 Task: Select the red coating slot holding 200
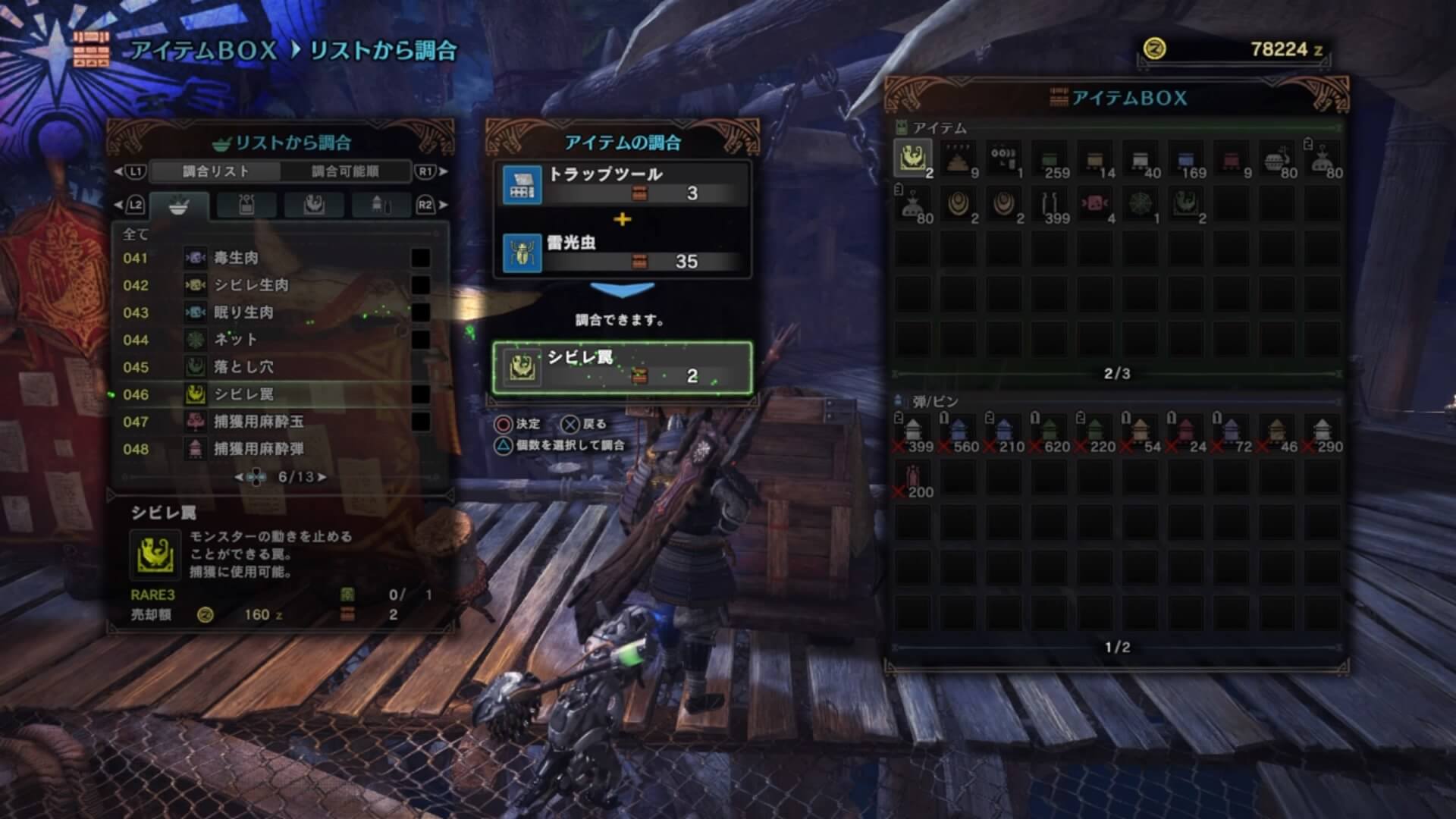coord(913,479)
